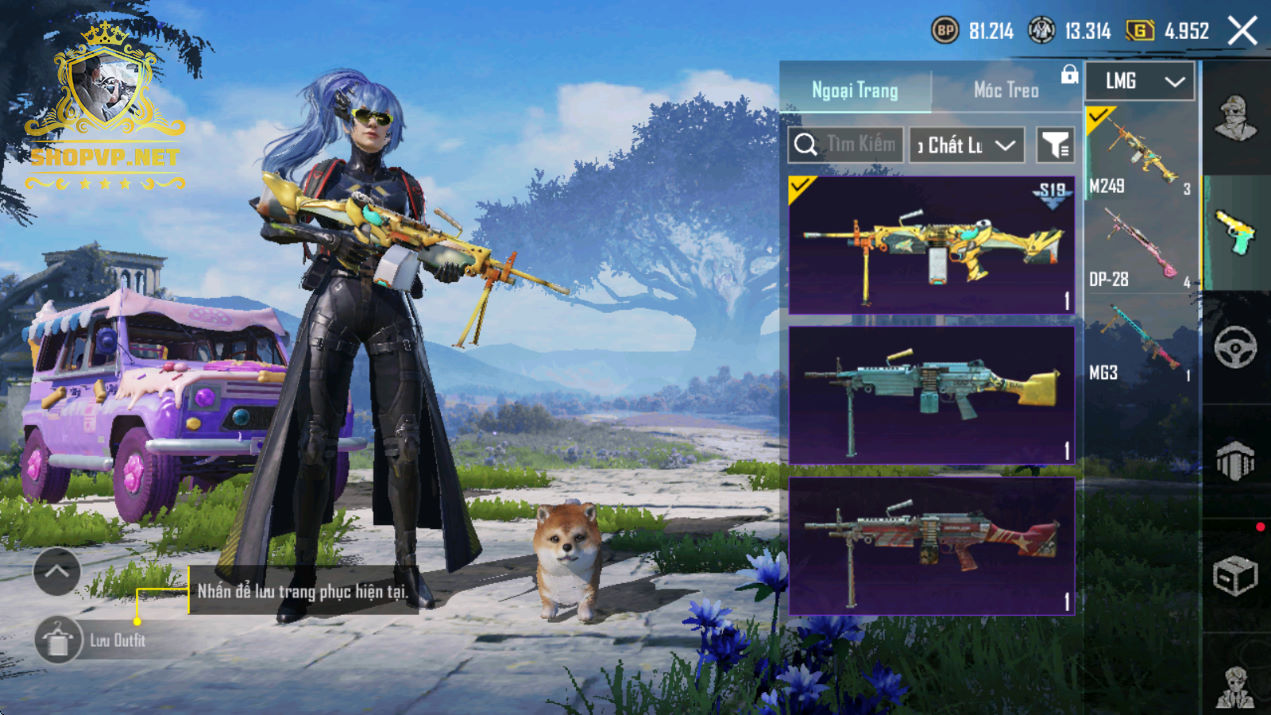Close the inventory screen with X
The width and height of the screenshot is (1271, 715).
pos(1242,31)
